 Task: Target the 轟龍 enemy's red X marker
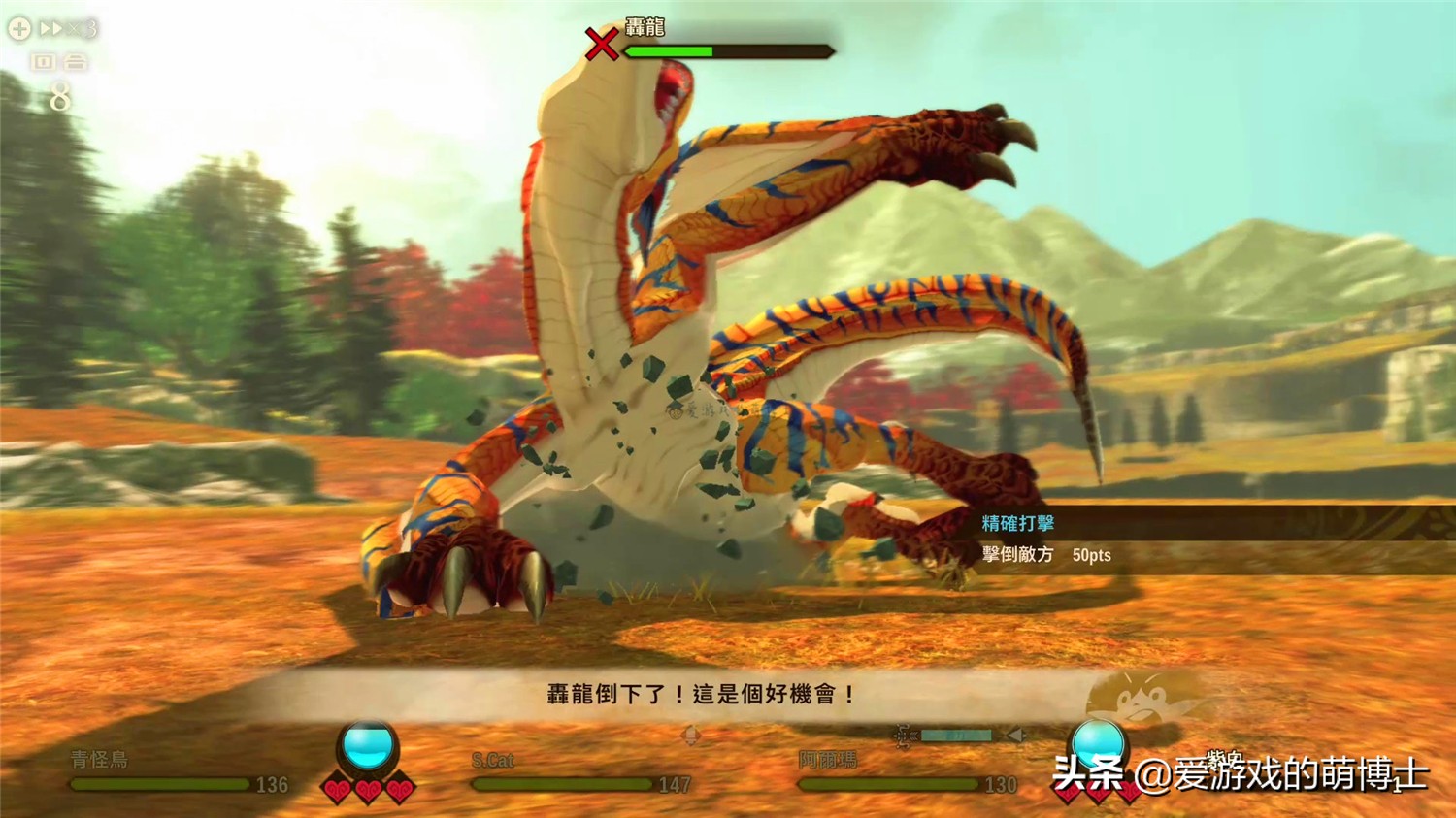(x=602, y=44)
